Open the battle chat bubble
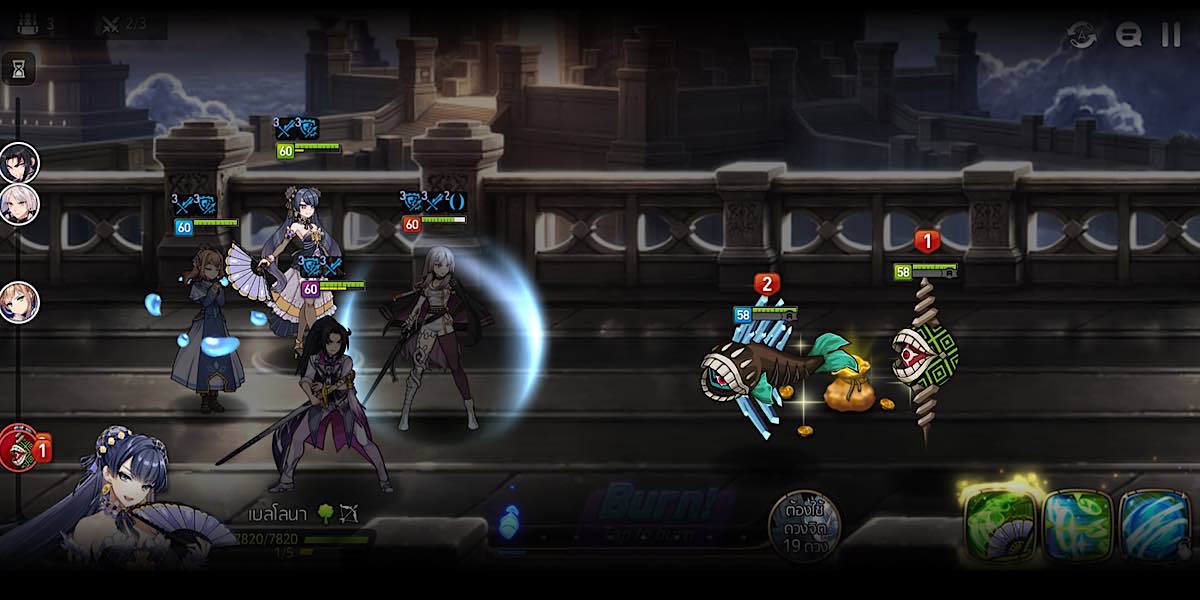The height and width of the screenshot is (600, 1200). point(1129,35)
